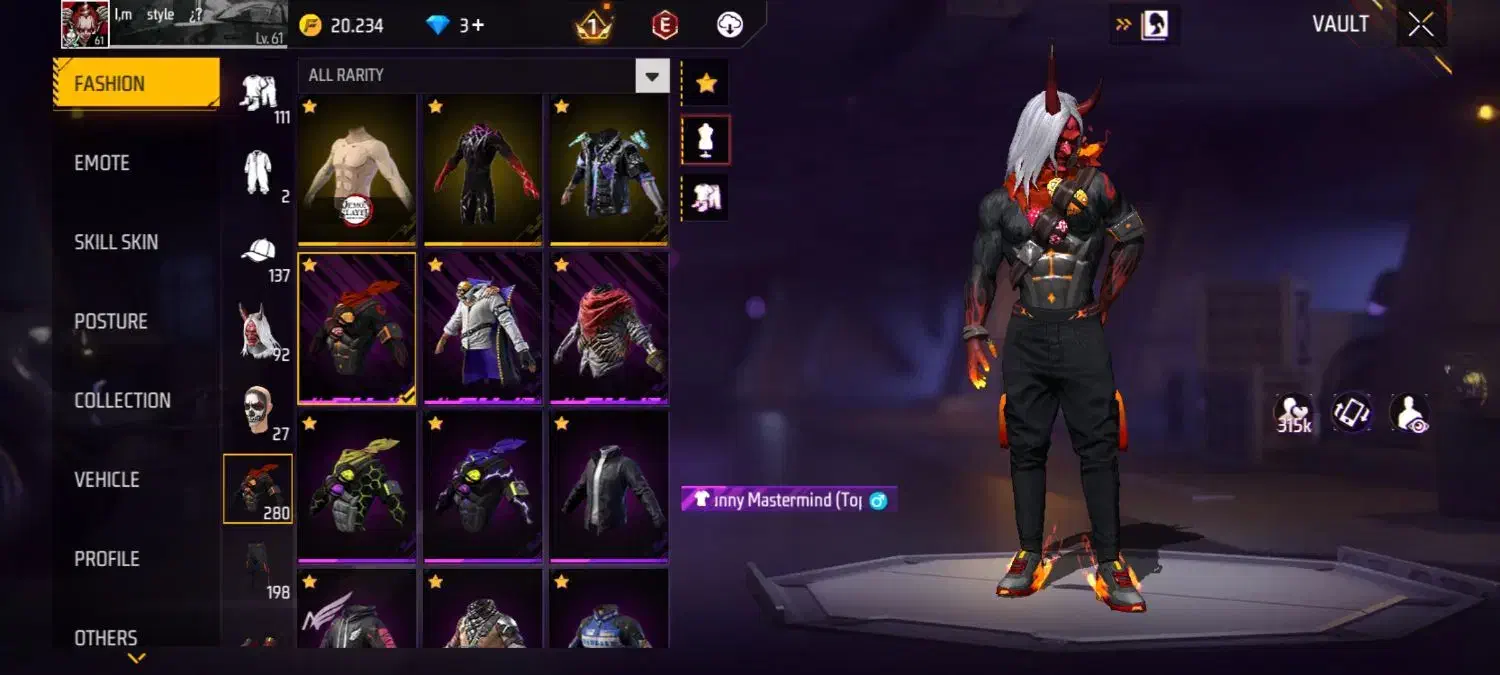
Task: Pick the plain black leather jacket
Action: point(609,485)
